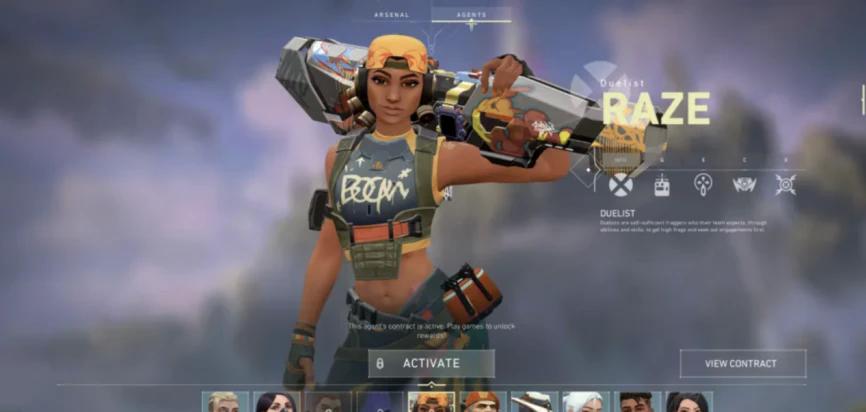View the Paint Shells grenade ability
Image resolution: width=866 pixels, height=412 pixels.
pos(703,184)
